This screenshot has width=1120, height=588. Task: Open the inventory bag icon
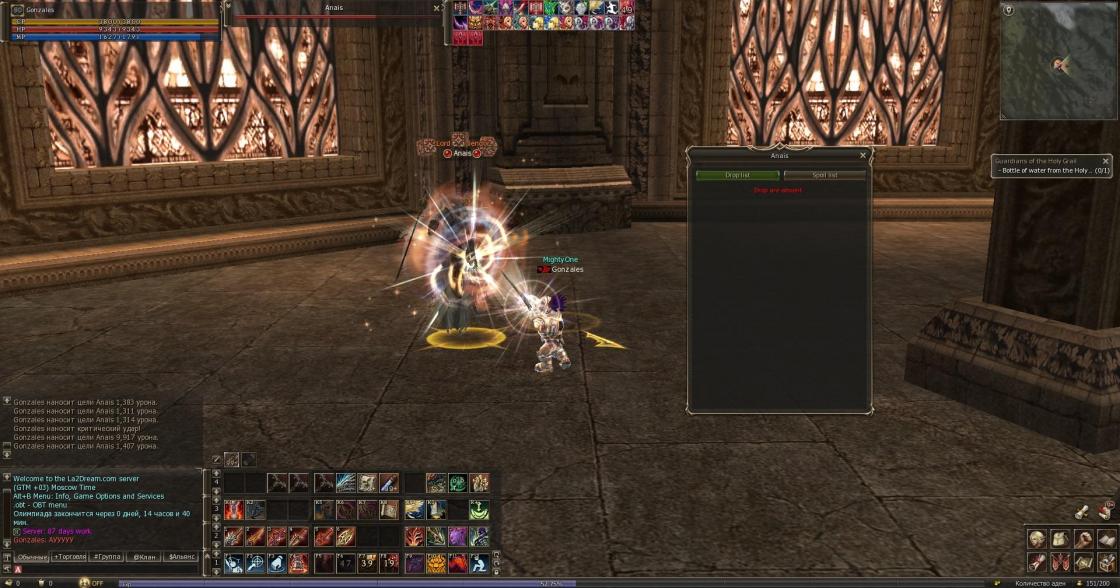[x=1060, y=538]
